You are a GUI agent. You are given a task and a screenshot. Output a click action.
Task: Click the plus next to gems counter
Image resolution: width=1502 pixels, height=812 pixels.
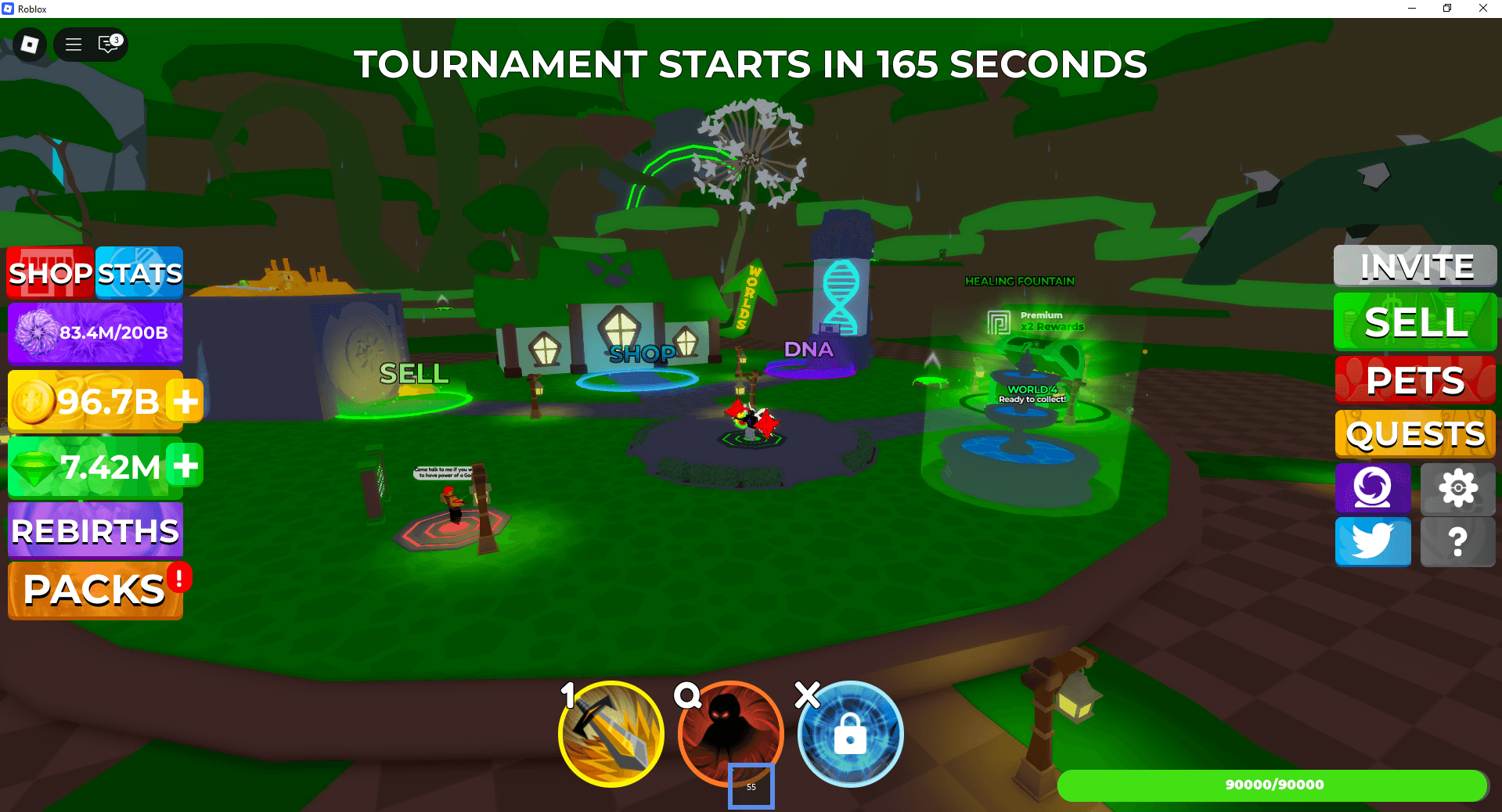[185, 467]
